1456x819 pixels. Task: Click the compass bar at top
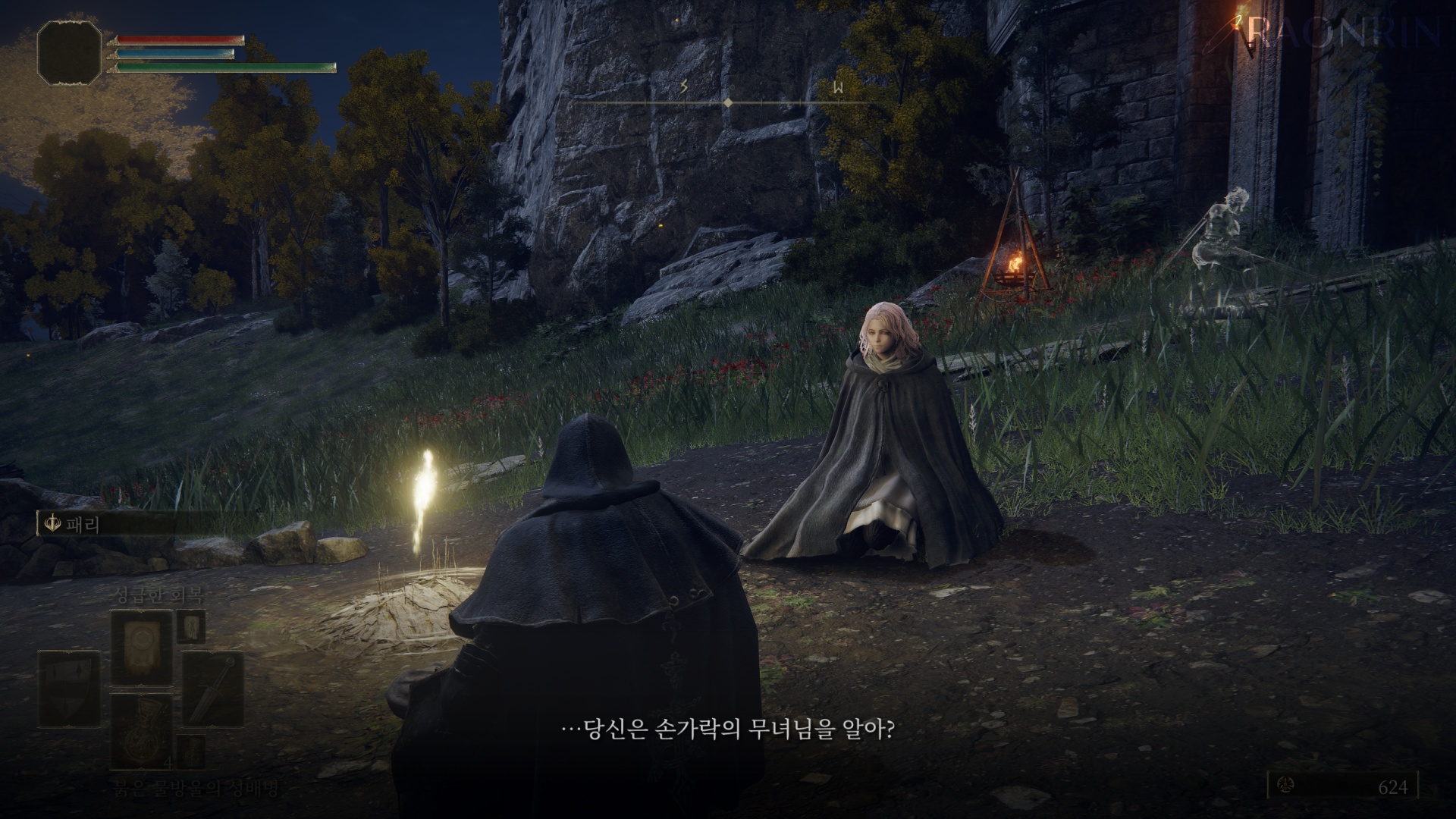point(726,101)
